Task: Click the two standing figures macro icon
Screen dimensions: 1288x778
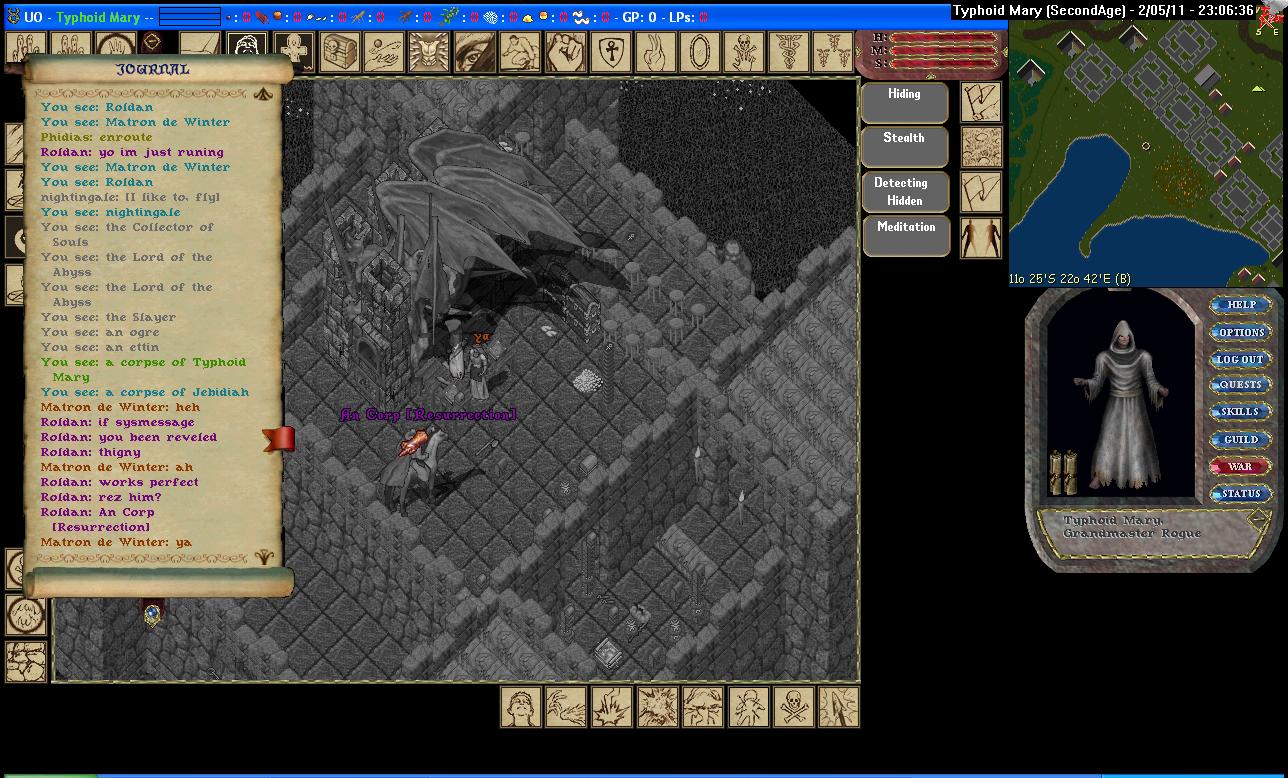Action: pyautogui.click(x=980, y=238)
